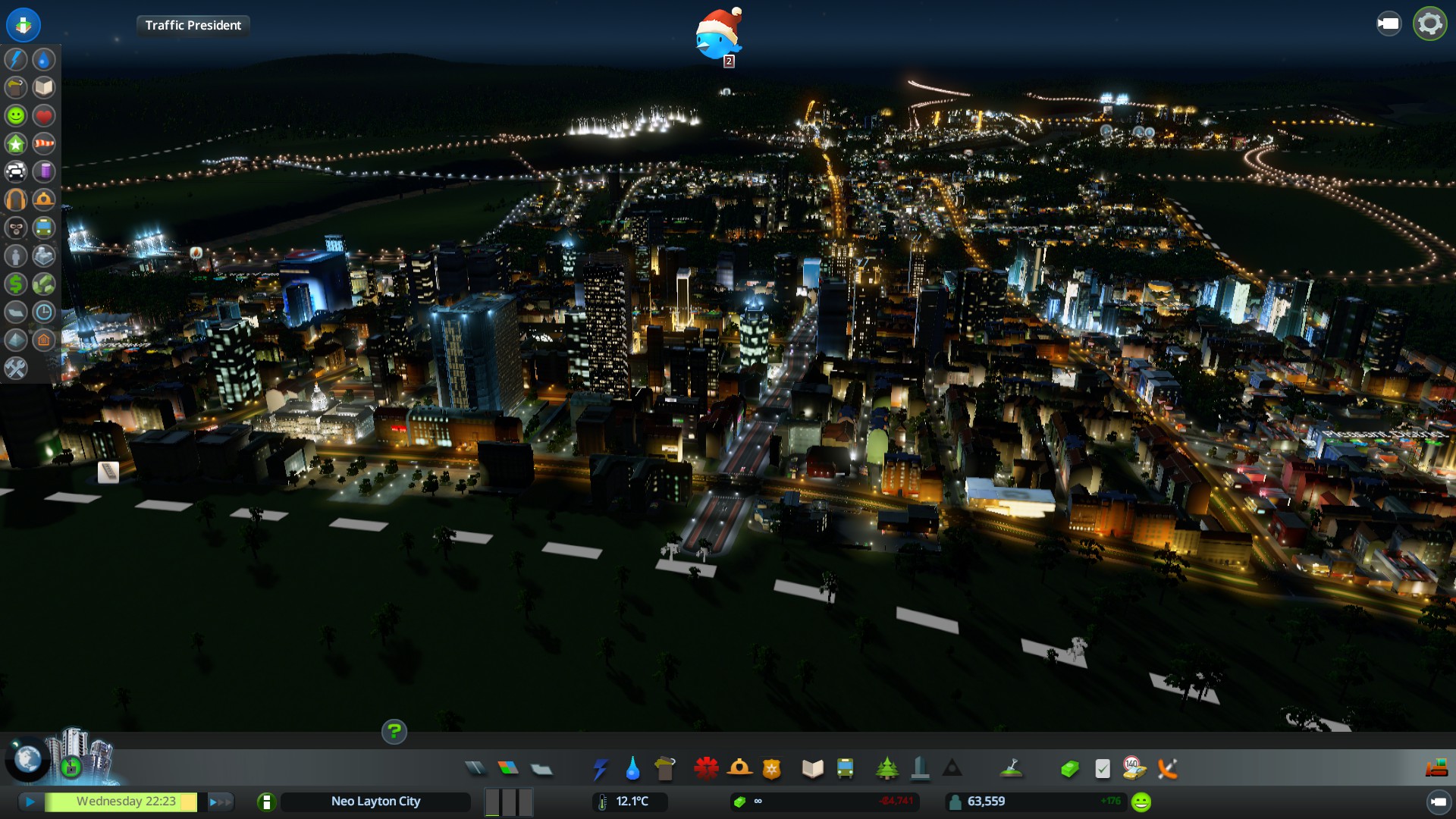Open the police badge services menu
This screenshot has height=819, width=1456.
point(771,769)
